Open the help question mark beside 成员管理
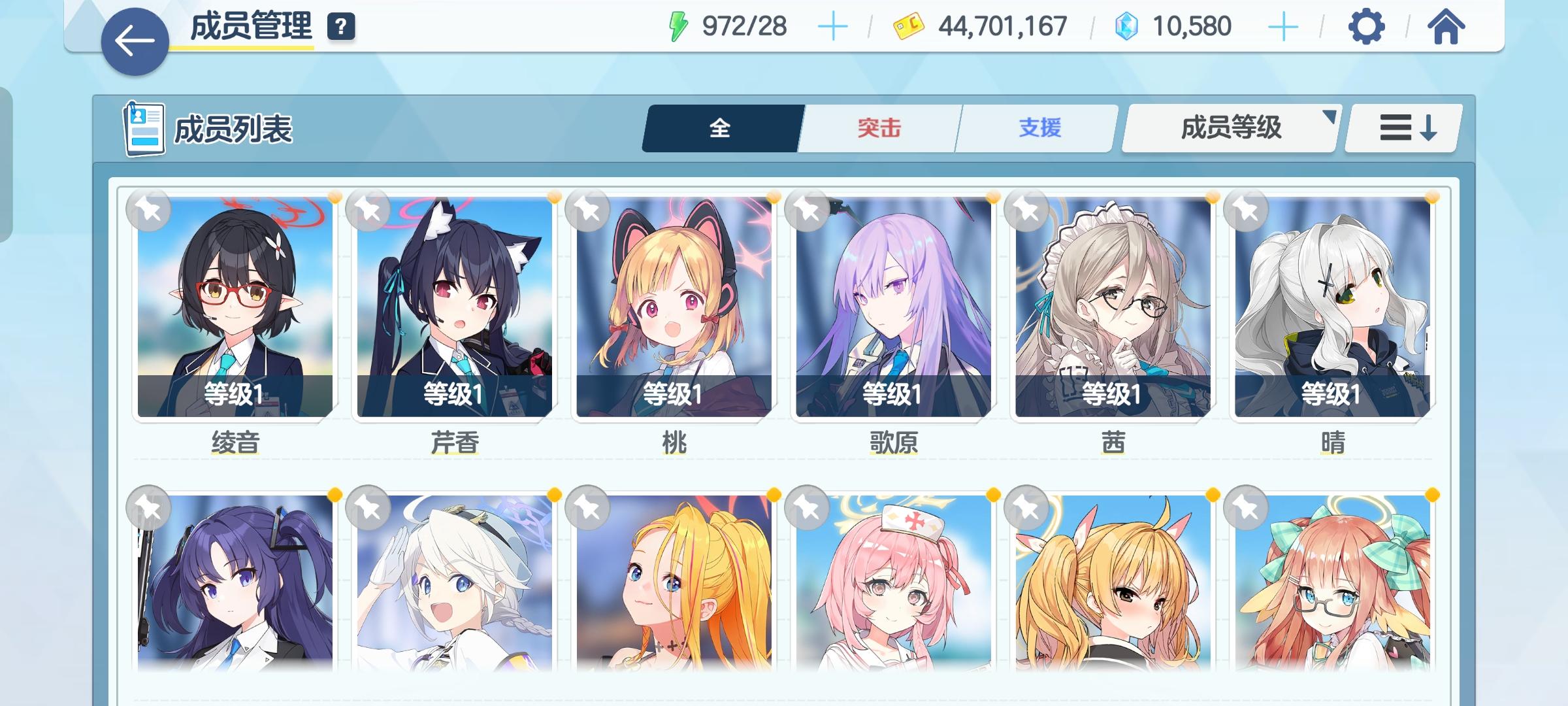1568x706 pixels. (339, 28)
